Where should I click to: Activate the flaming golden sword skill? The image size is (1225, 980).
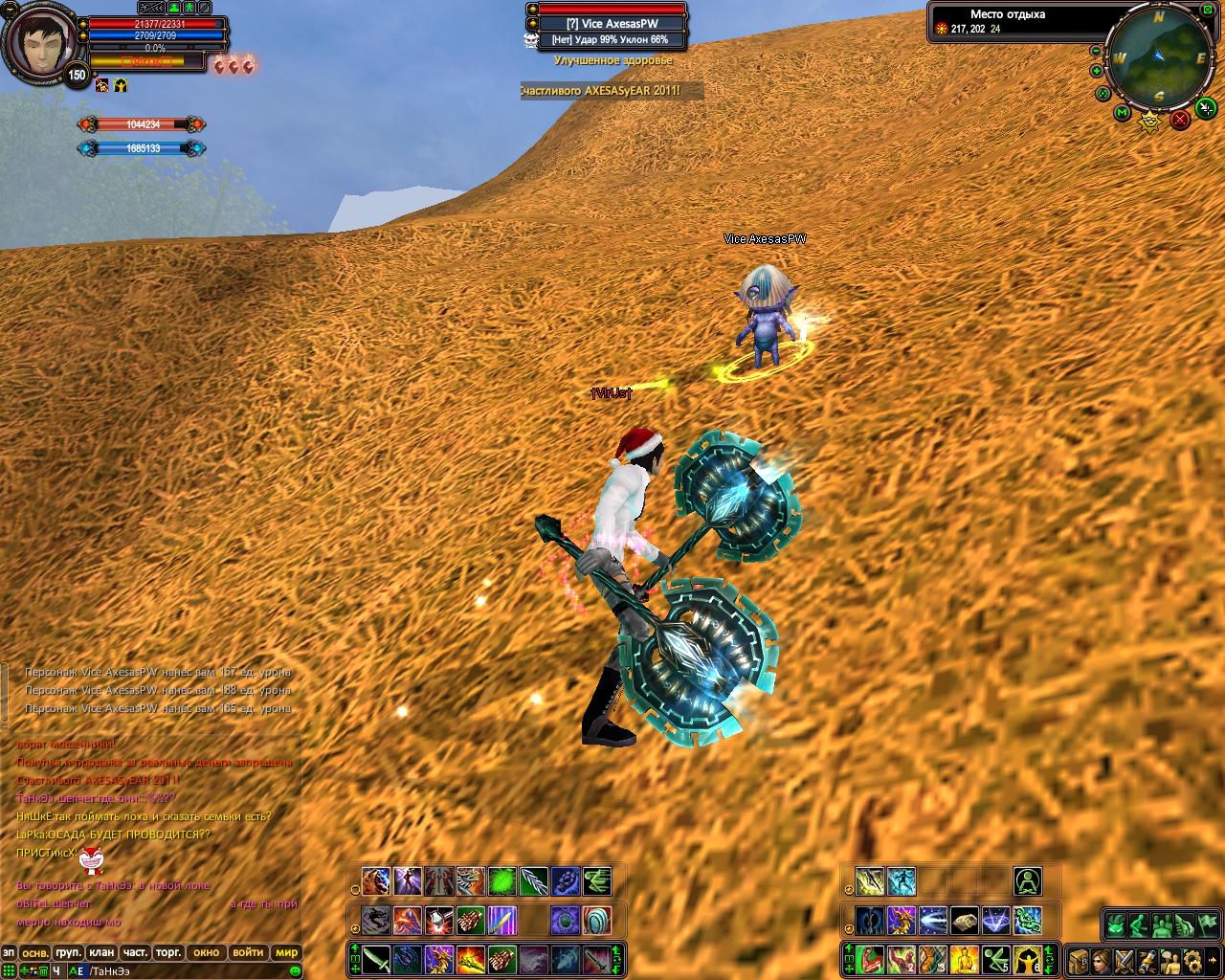click(x=470, y=958)
